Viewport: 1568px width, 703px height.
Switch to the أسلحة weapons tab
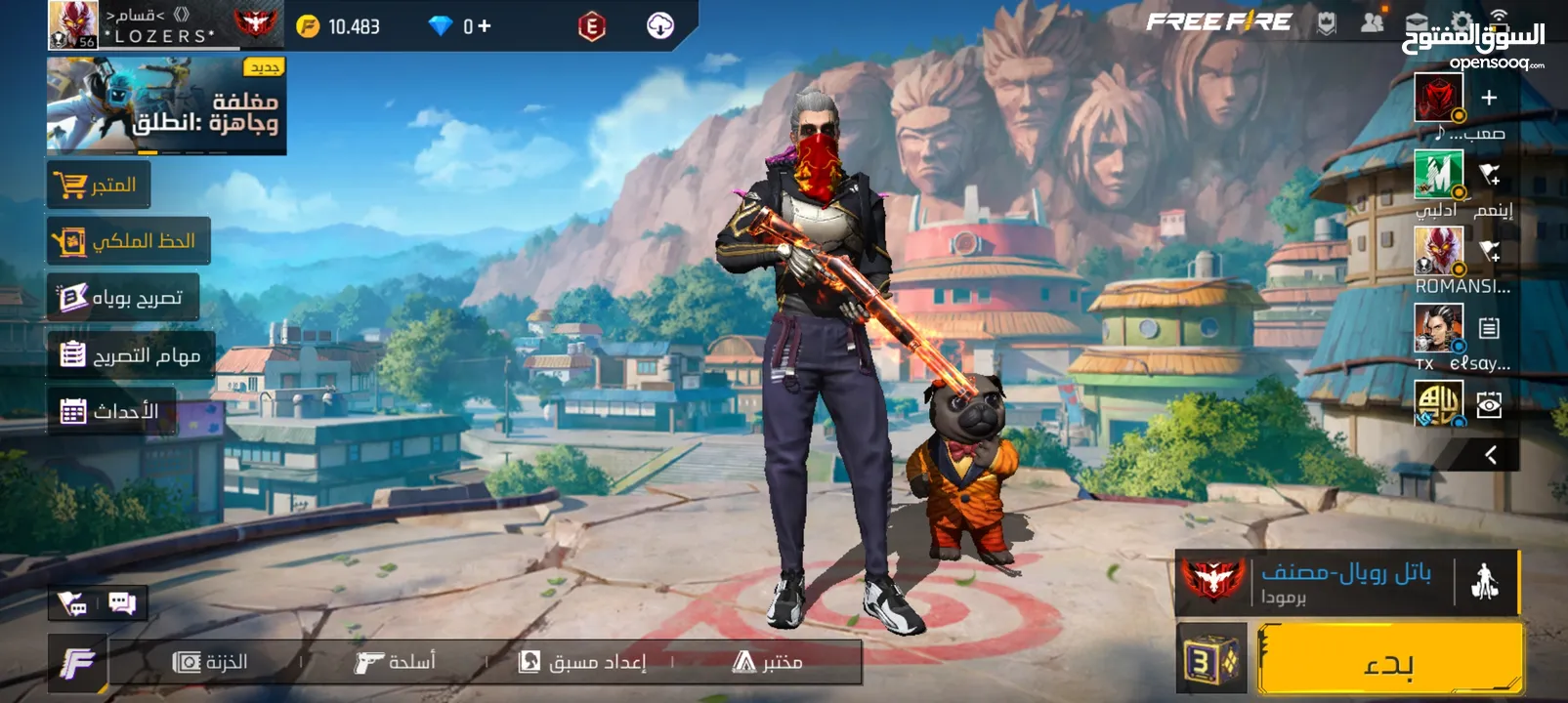[395, 662]
